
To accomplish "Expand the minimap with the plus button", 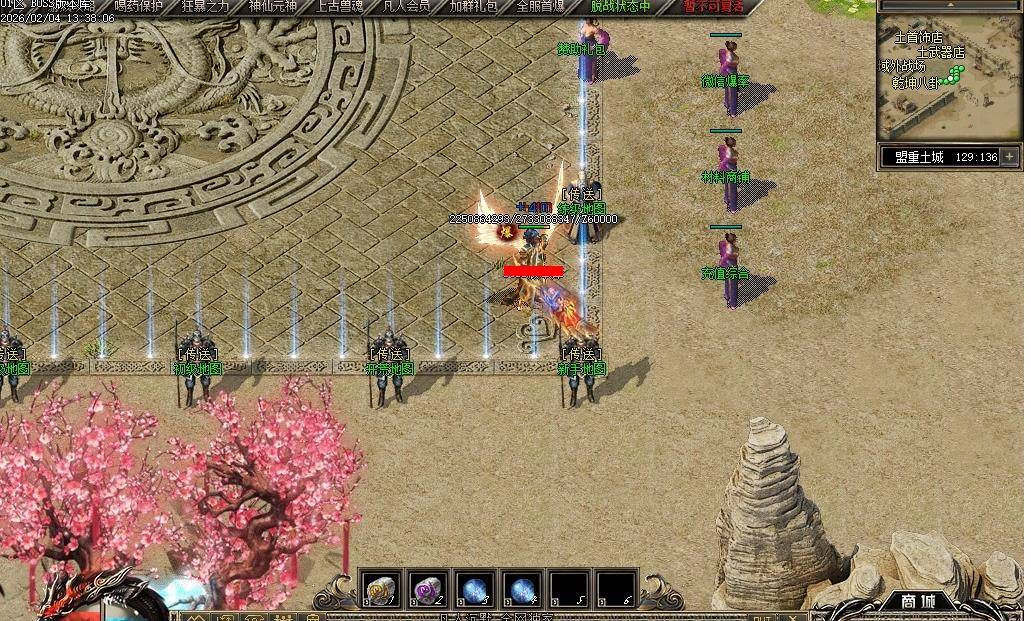I will point(1009,157).
